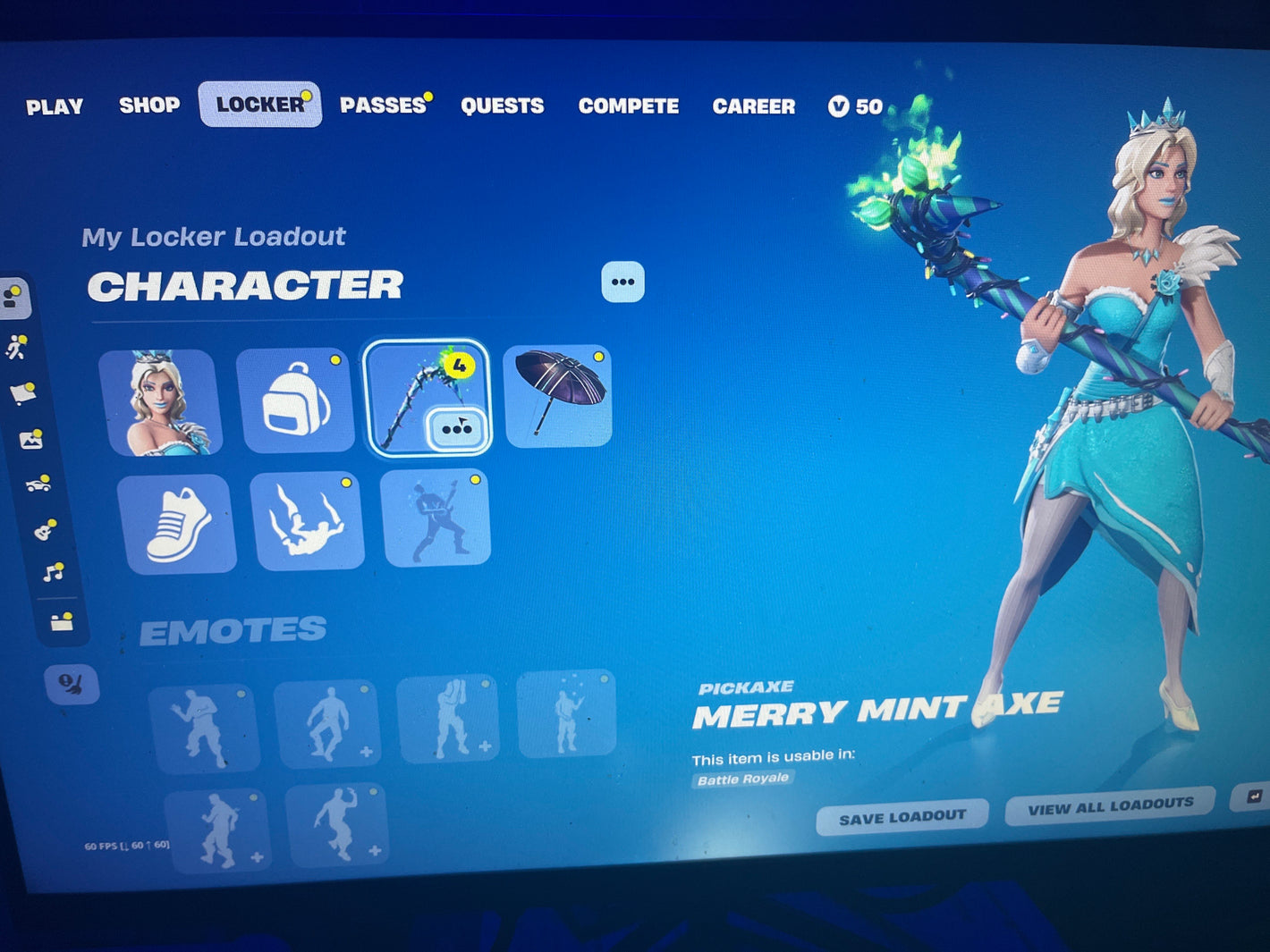
Task: Open the Character section options (three dots)
Action: (622, 282)
